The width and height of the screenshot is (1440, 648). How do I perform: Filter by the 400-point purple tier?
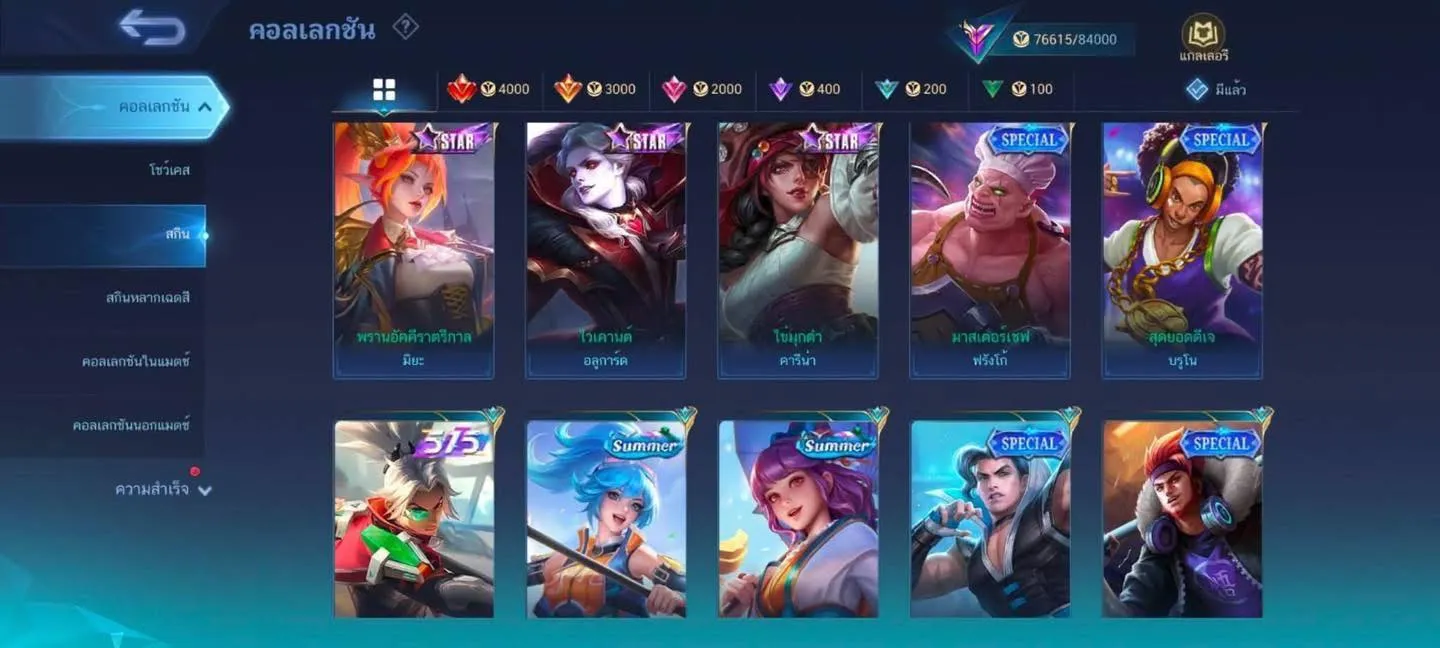pyautogui.click(x=805, y=89)
